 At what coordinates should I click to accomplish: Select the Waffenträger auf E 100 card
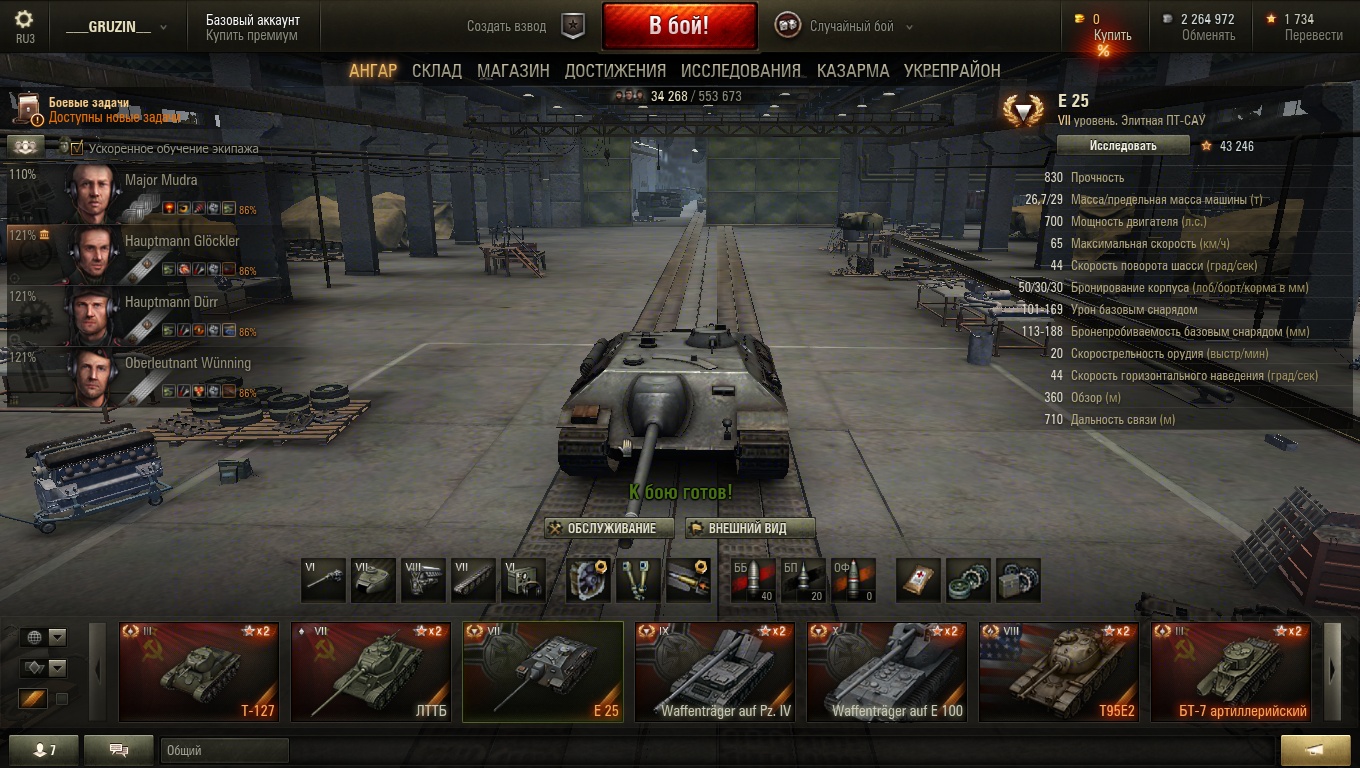coord(886,671)
